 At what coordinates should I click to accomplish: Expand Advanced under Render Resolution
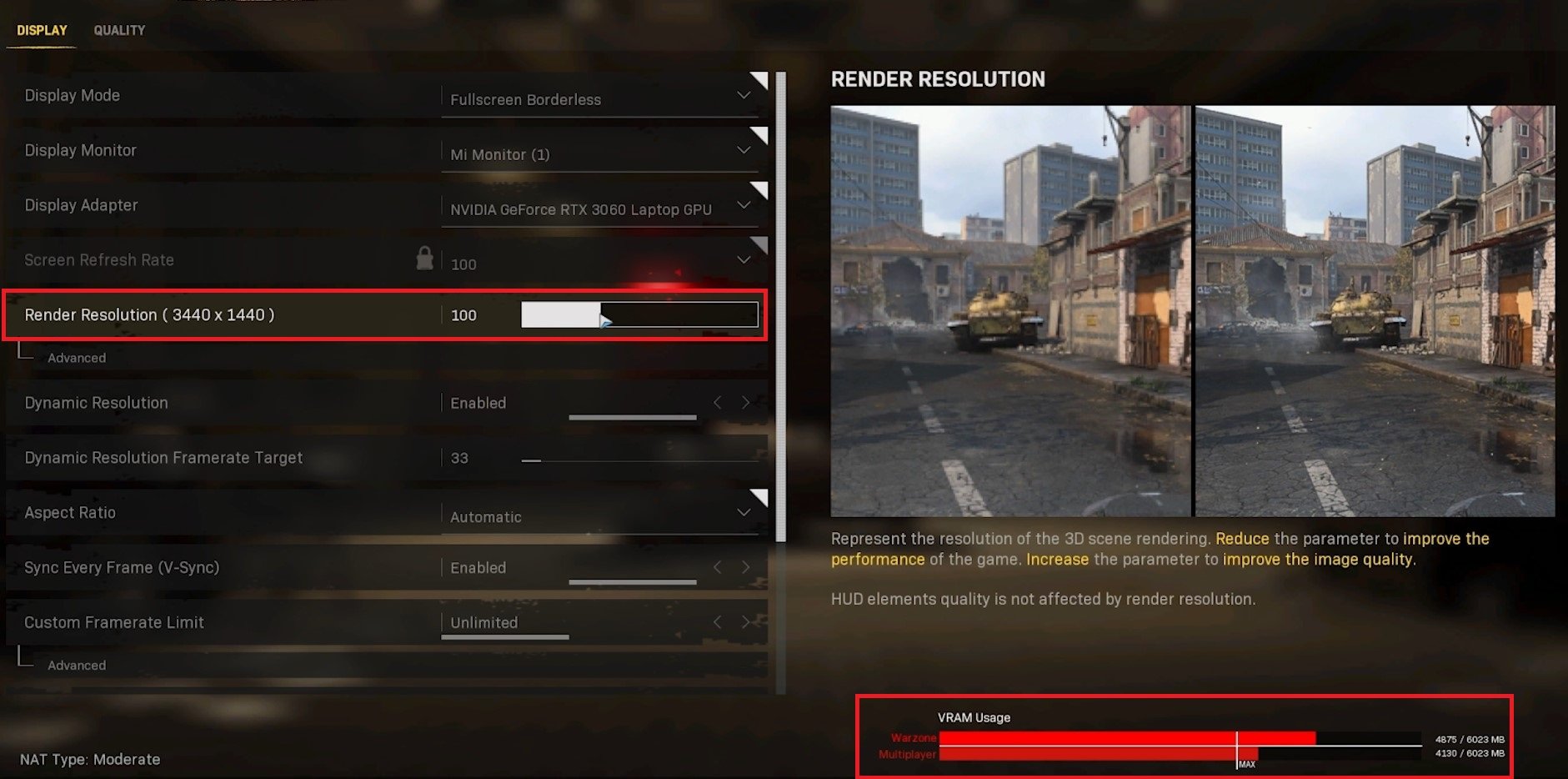pos(77,358)
